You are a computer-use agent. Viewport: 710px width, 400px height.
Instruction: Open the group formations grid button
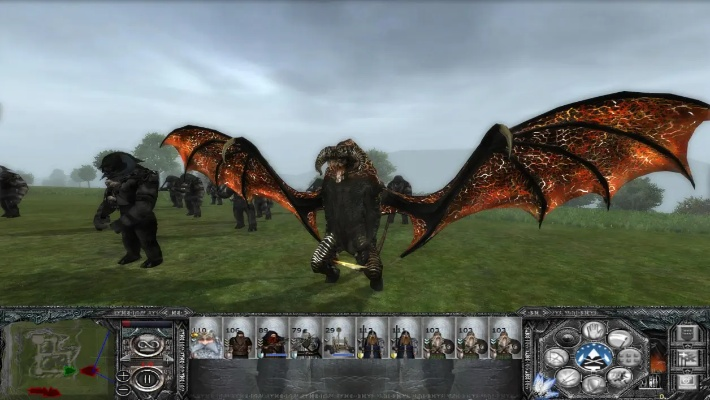click(631, 357)
